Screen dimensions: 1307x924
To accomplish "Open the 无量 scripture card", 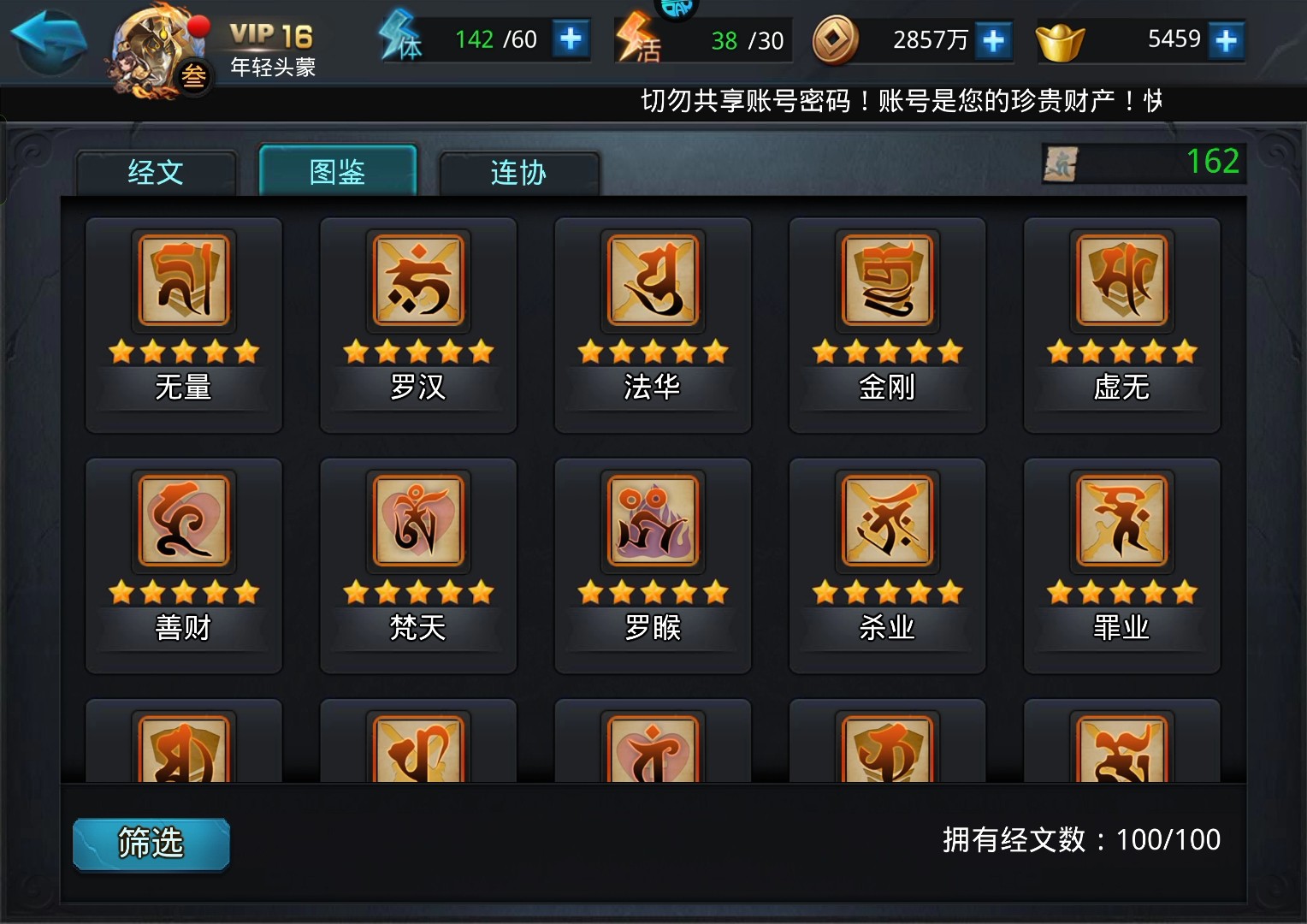I will 182,281.
